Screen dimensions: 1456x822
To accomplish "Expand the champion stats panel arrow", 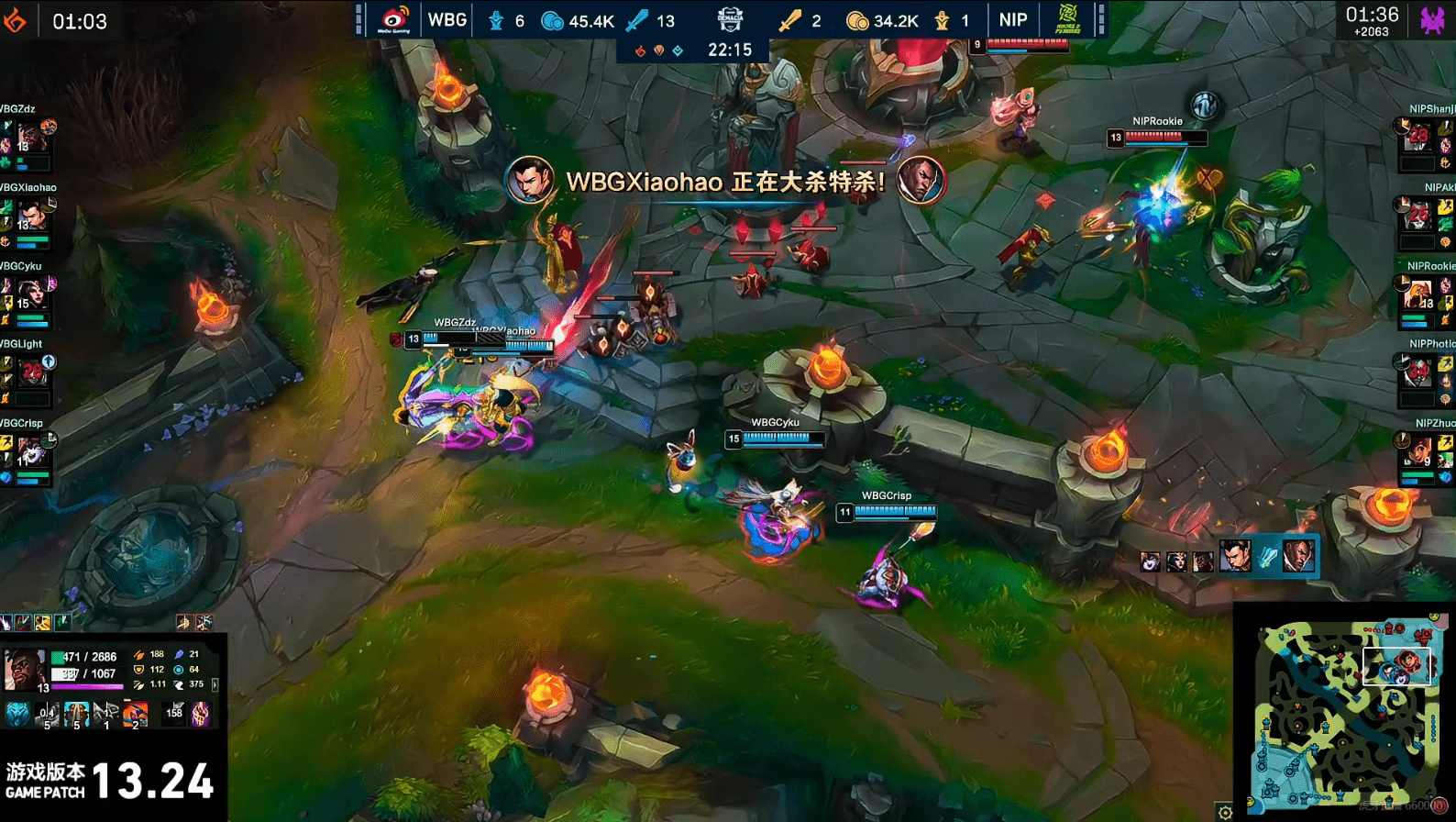I will (x=215, y=684).
